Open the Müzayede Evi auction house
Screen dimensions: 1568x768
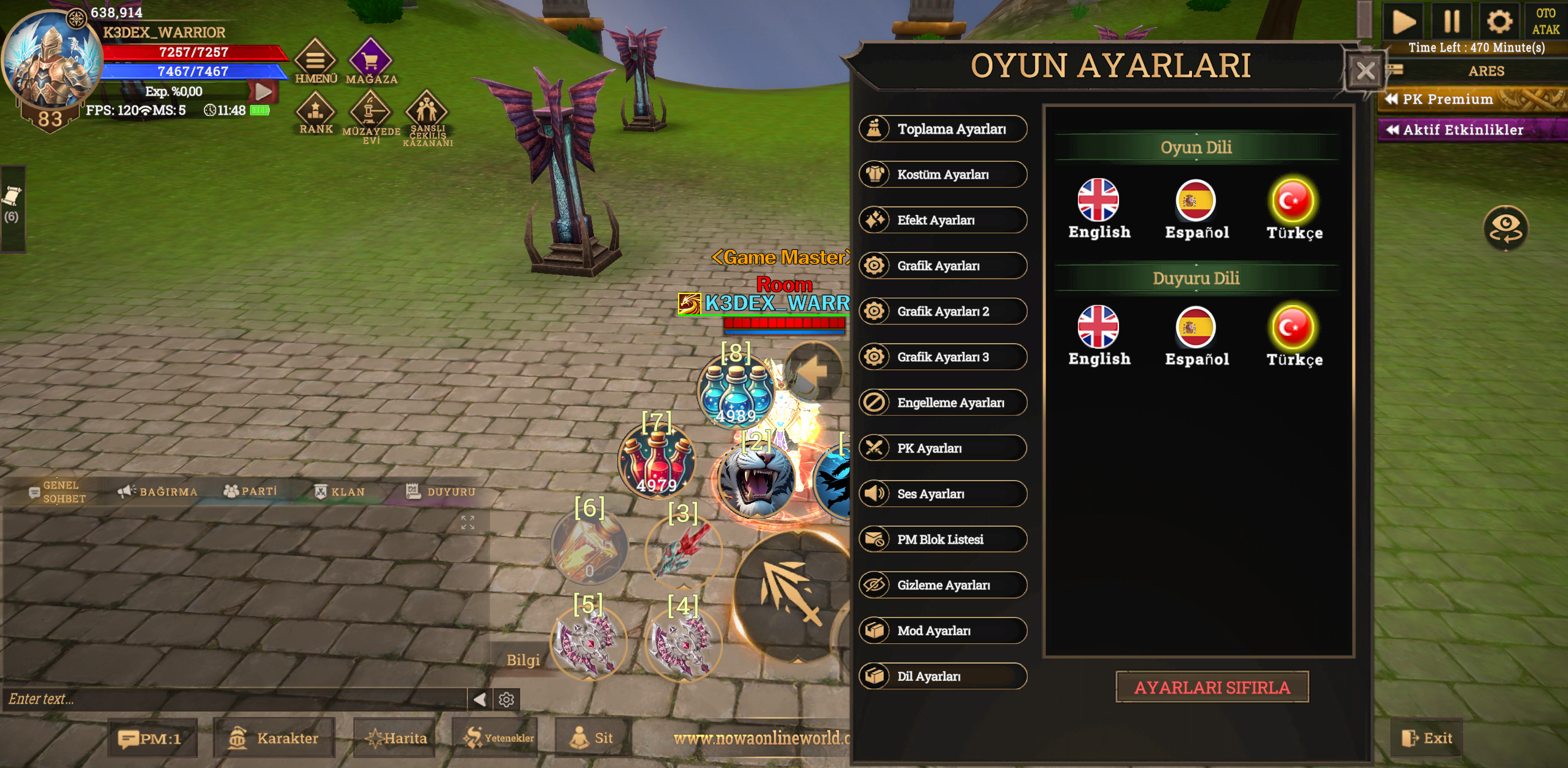[371, 117]
